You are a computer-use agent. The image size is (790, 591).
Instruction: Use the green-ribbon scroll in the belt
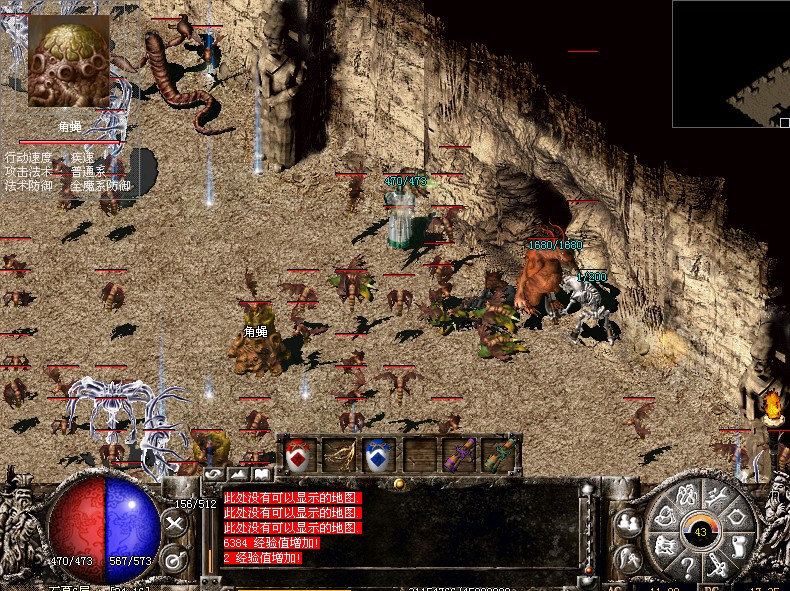[498, 455]
